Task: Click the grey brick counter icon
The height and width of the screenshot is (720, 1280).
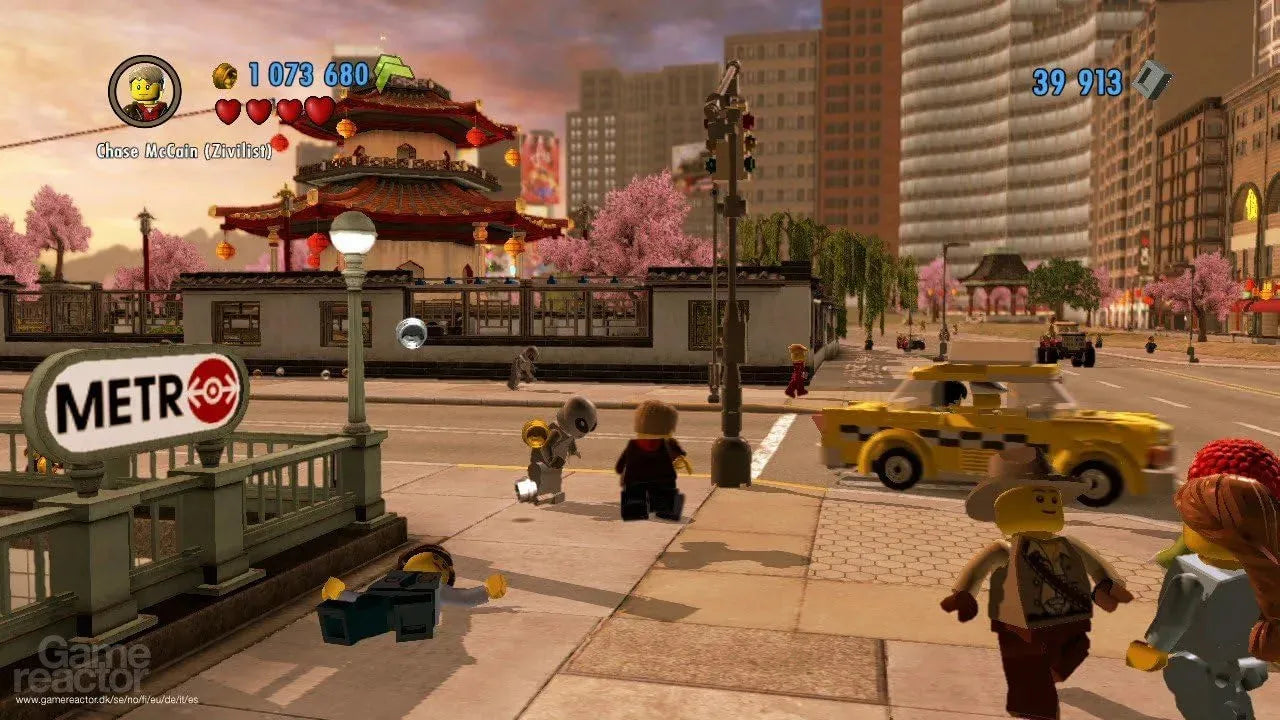Action: pyautogui.click(x=1152, y=80)
